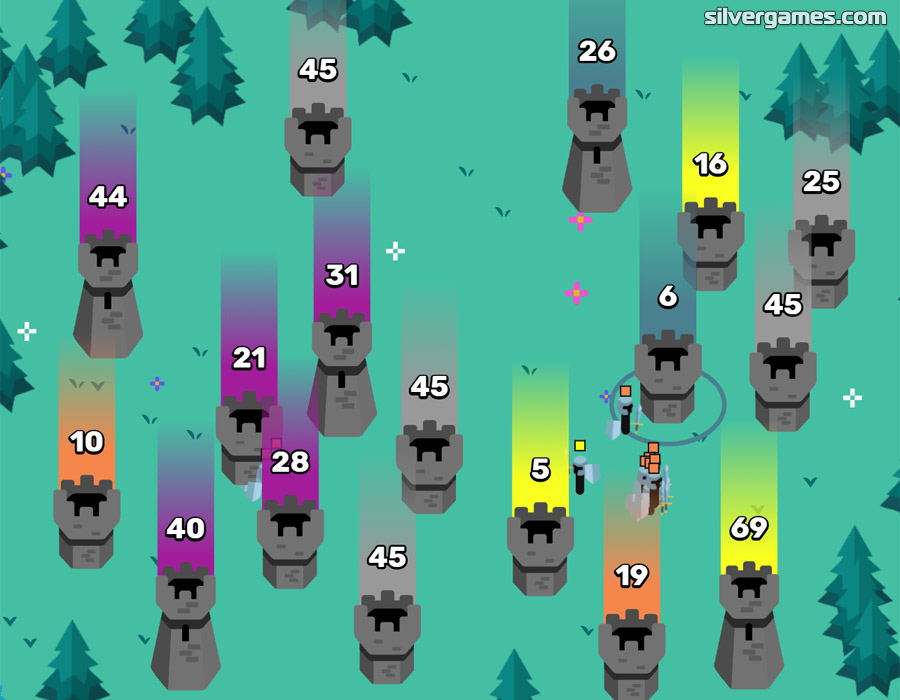Select the orange tower with 10 troops

pos(87,520)
